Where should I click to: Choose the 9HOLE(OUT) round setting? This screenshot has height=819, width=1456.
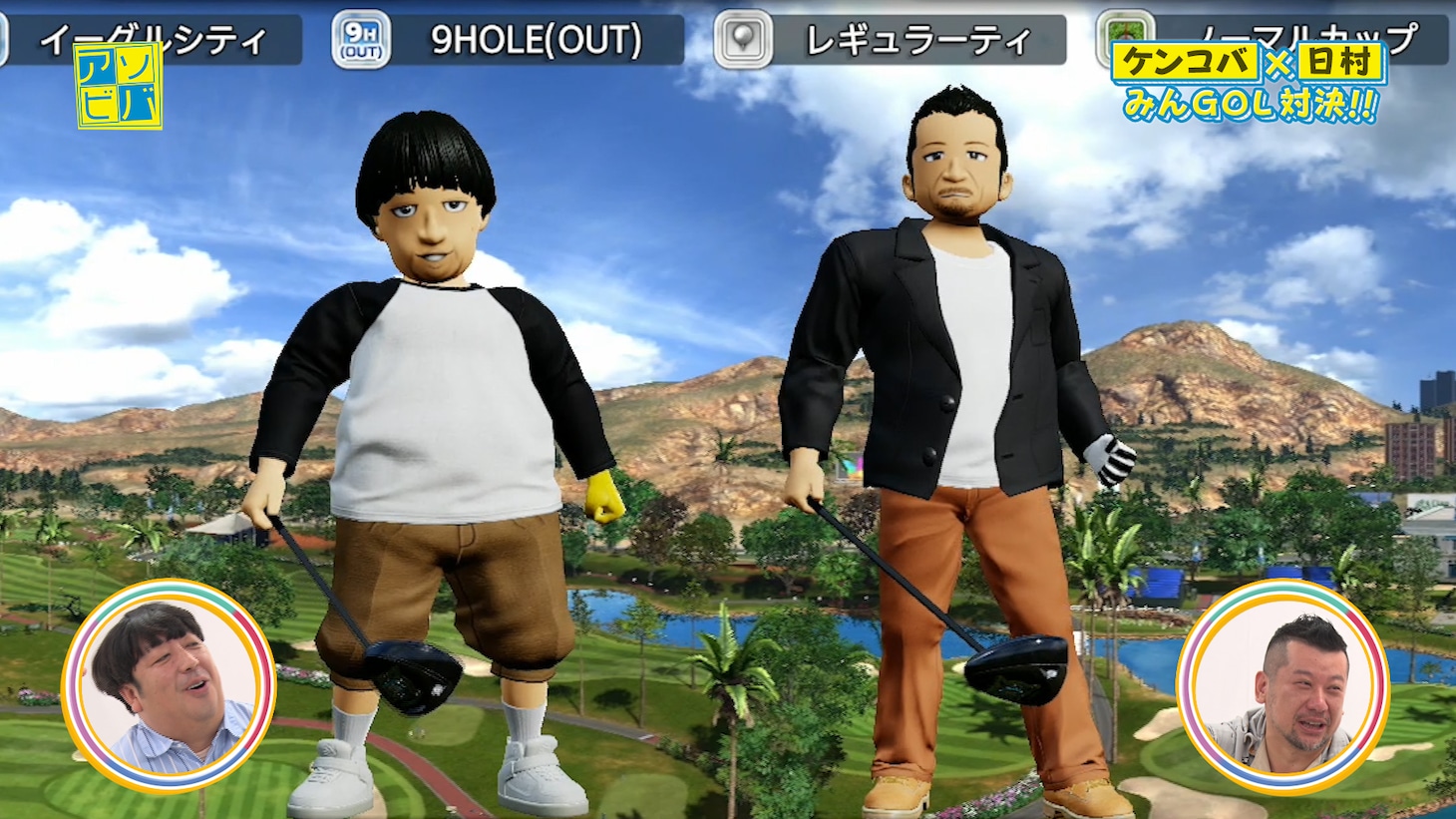tap(536, 40)
